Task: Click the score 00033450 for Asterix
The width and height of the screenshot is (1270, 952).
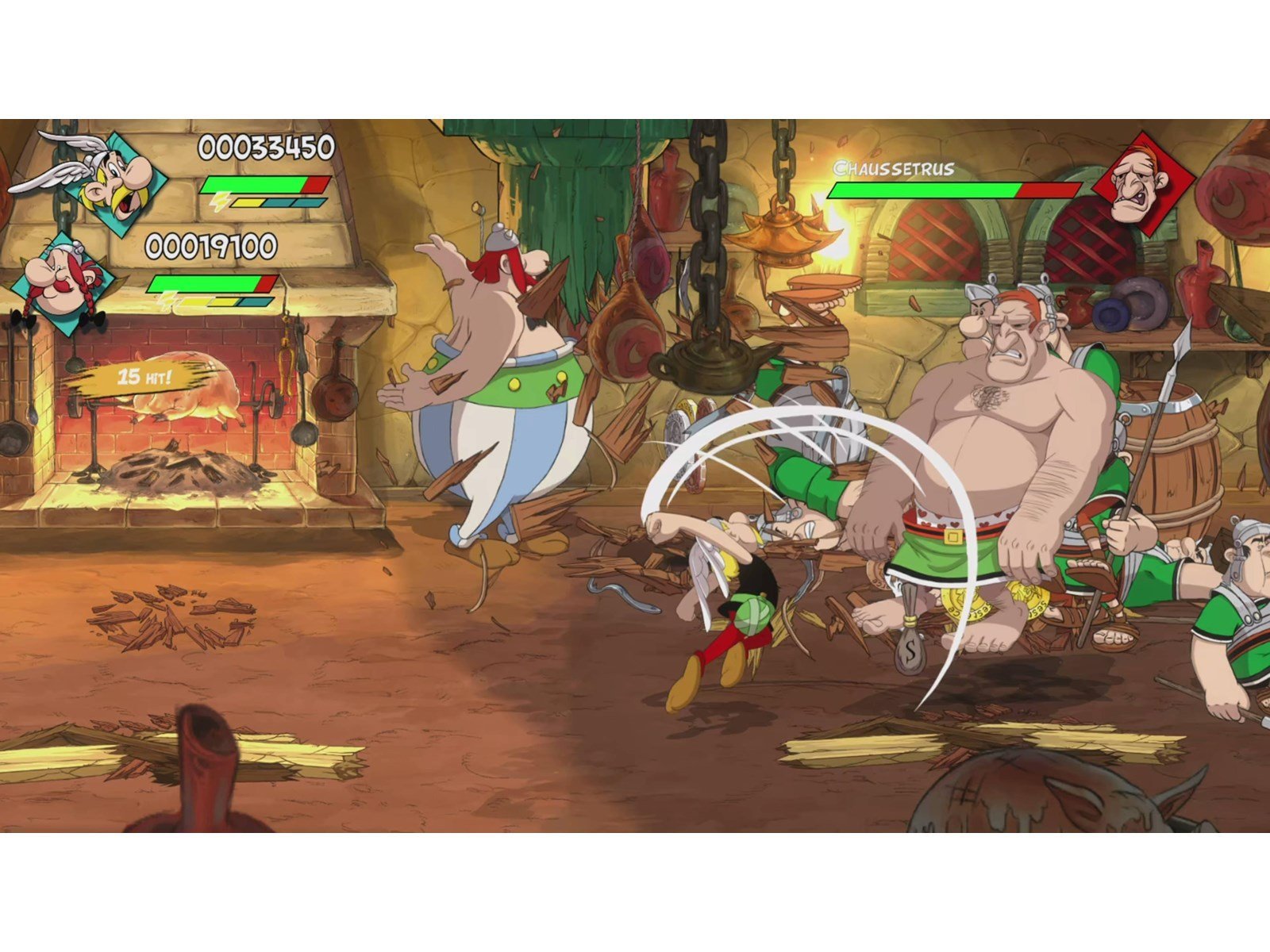Action: pos(266,148)
